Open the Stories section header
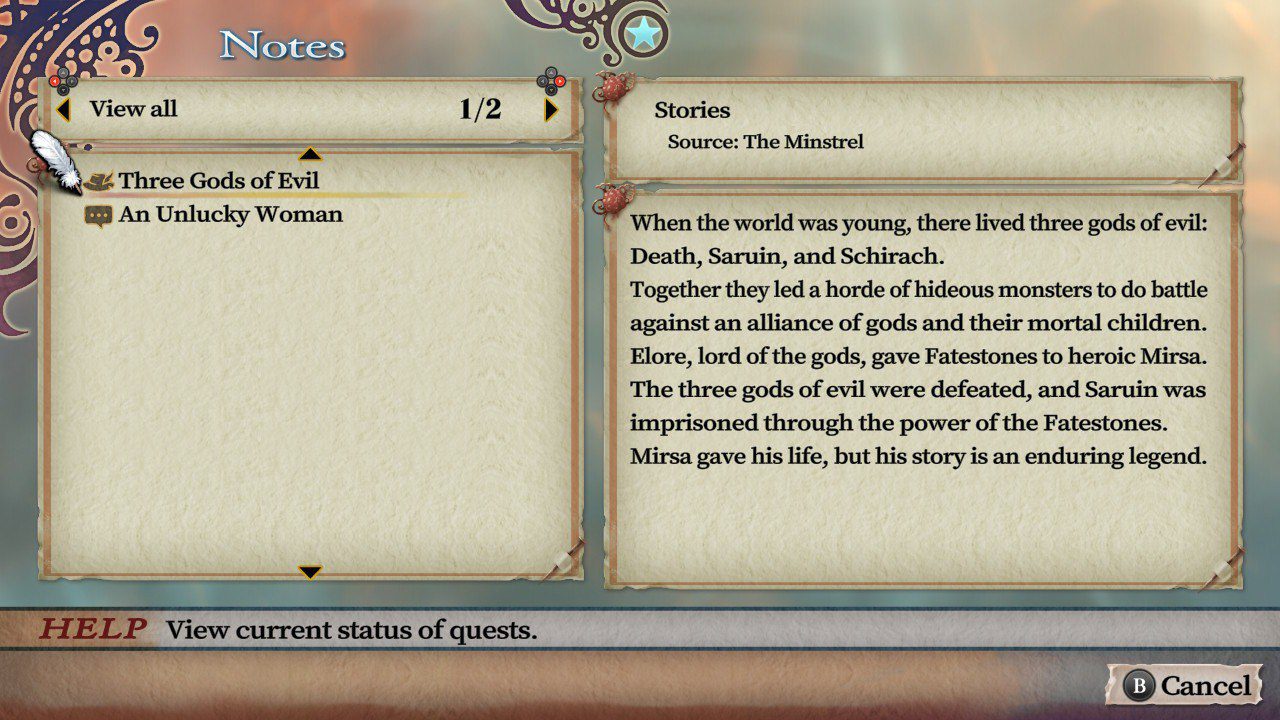The image size is (1280, 720). pos(694,110)
